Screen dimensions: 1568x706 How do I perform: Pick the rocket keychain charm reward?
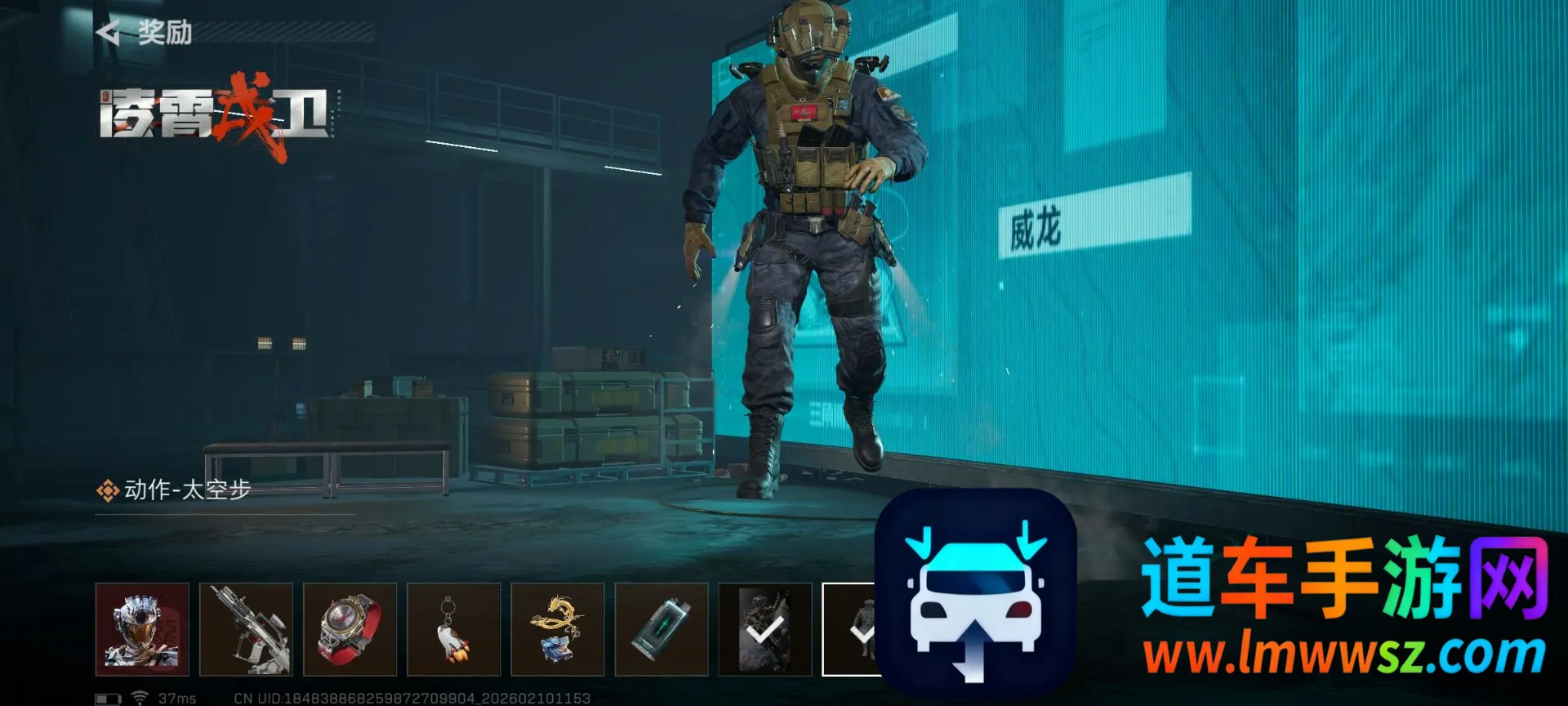(453, 629)
